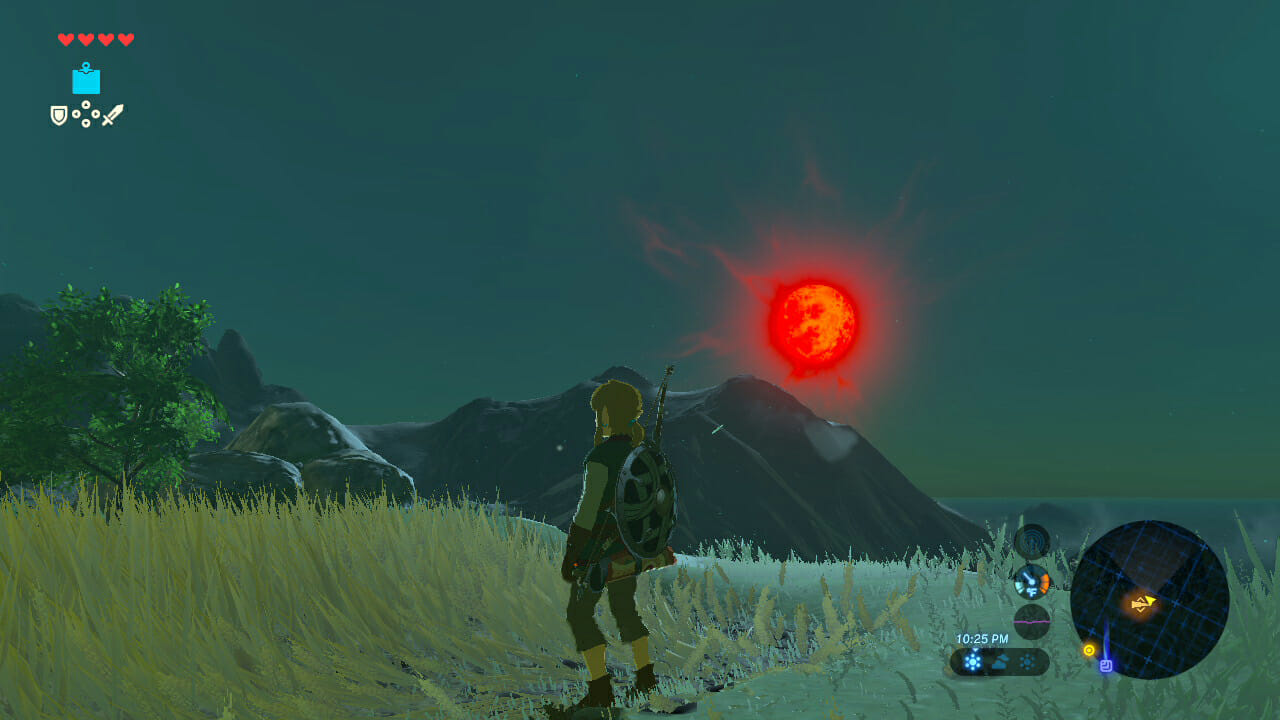
Task: Toggle the player arrow marker on the minimap
Action: tap(1143, 601)
